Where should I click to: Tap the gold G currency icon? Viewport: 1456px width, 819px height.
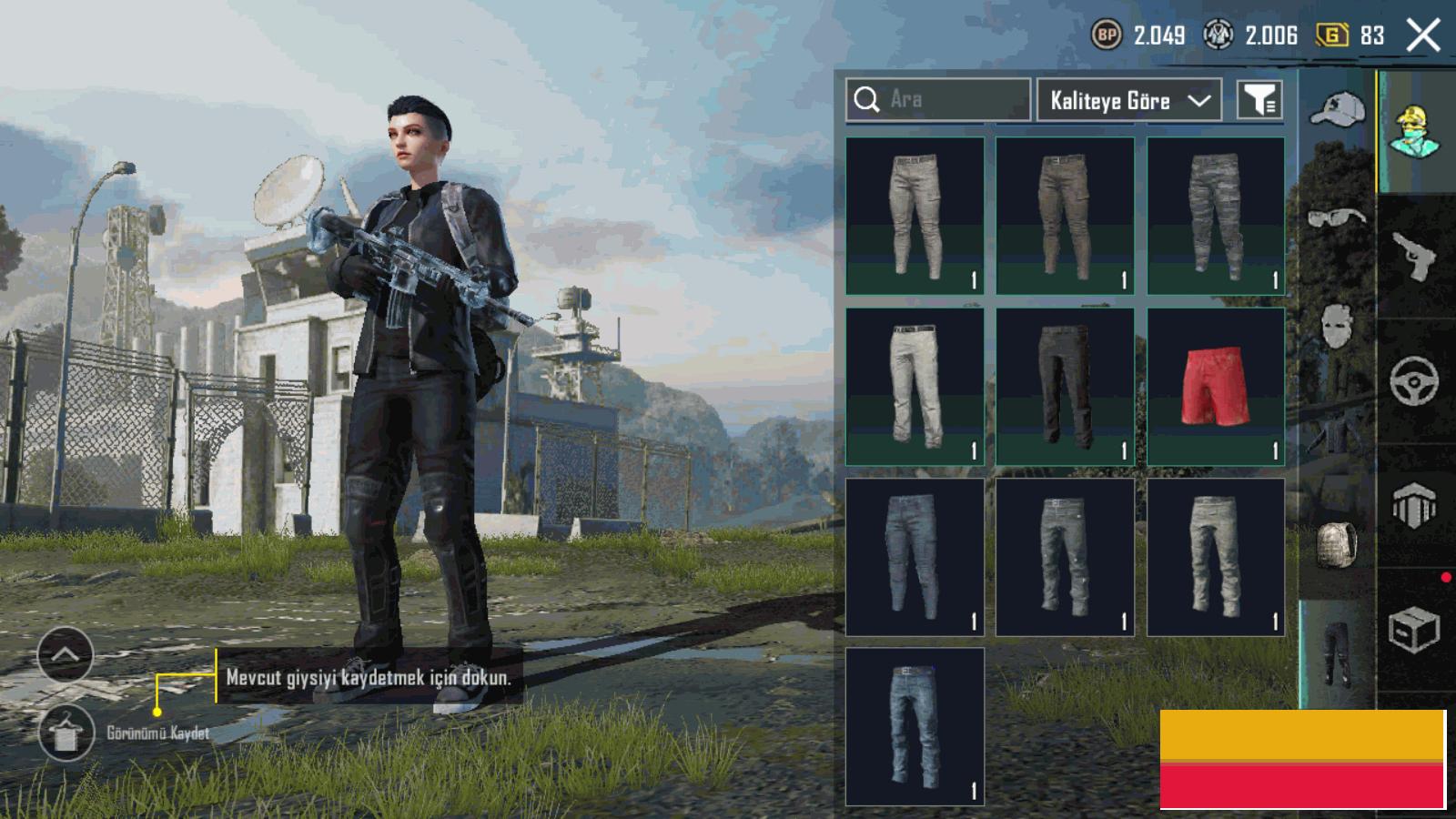pos(1332,35)
